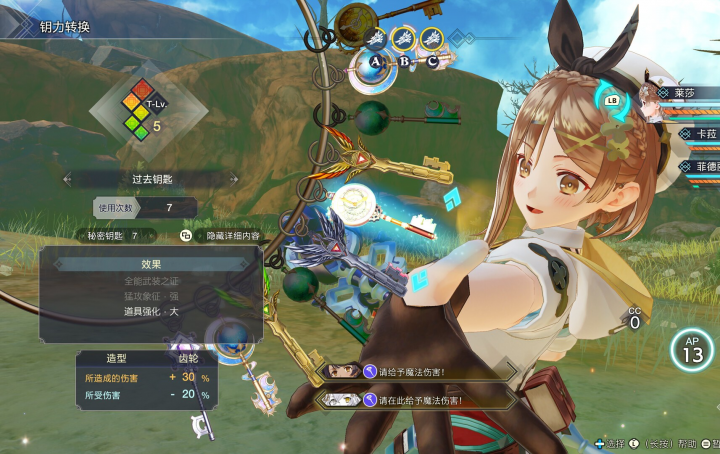Screen dimensions: 720x454
Task: Select party member 莱莎
Action: click(x=690, y=93)
